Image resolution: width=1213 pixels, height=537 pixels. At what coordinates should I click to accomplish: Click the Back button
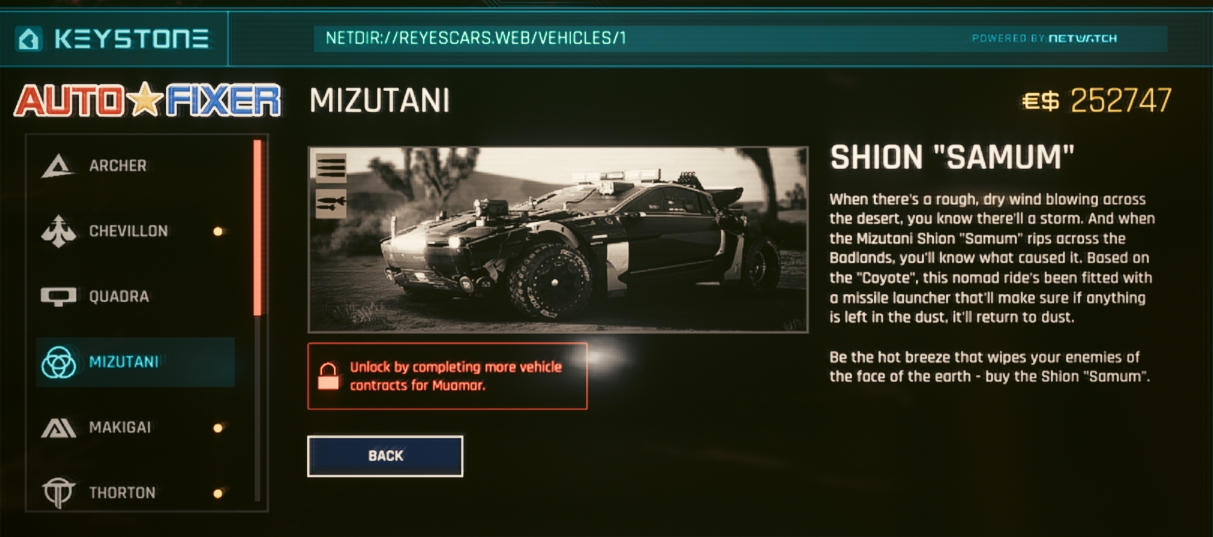[x=385, y=456]
